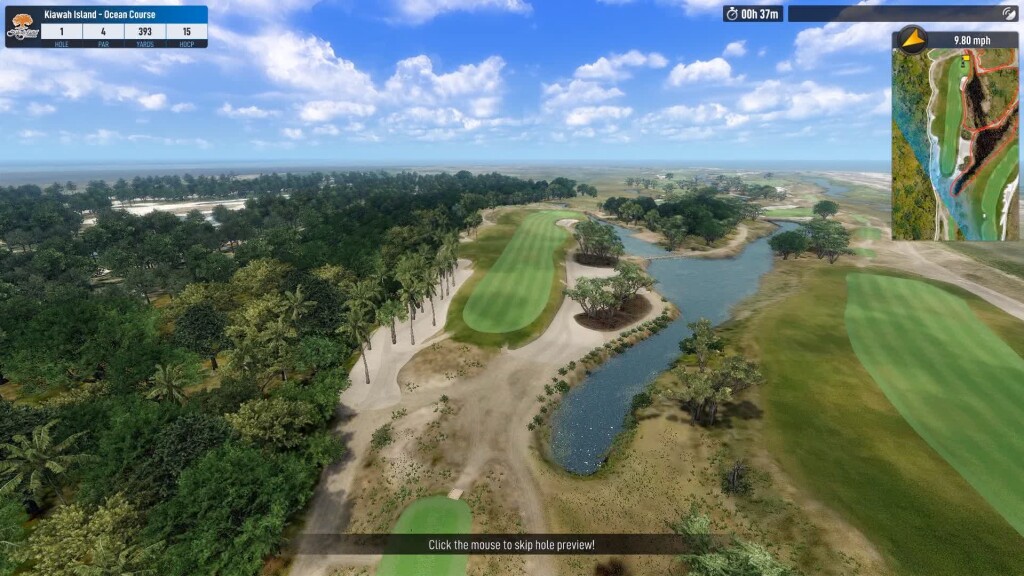Click the icon at the top-right bar's end
The height and width of the screenshot is (576, 1024).
(1008, 14)
